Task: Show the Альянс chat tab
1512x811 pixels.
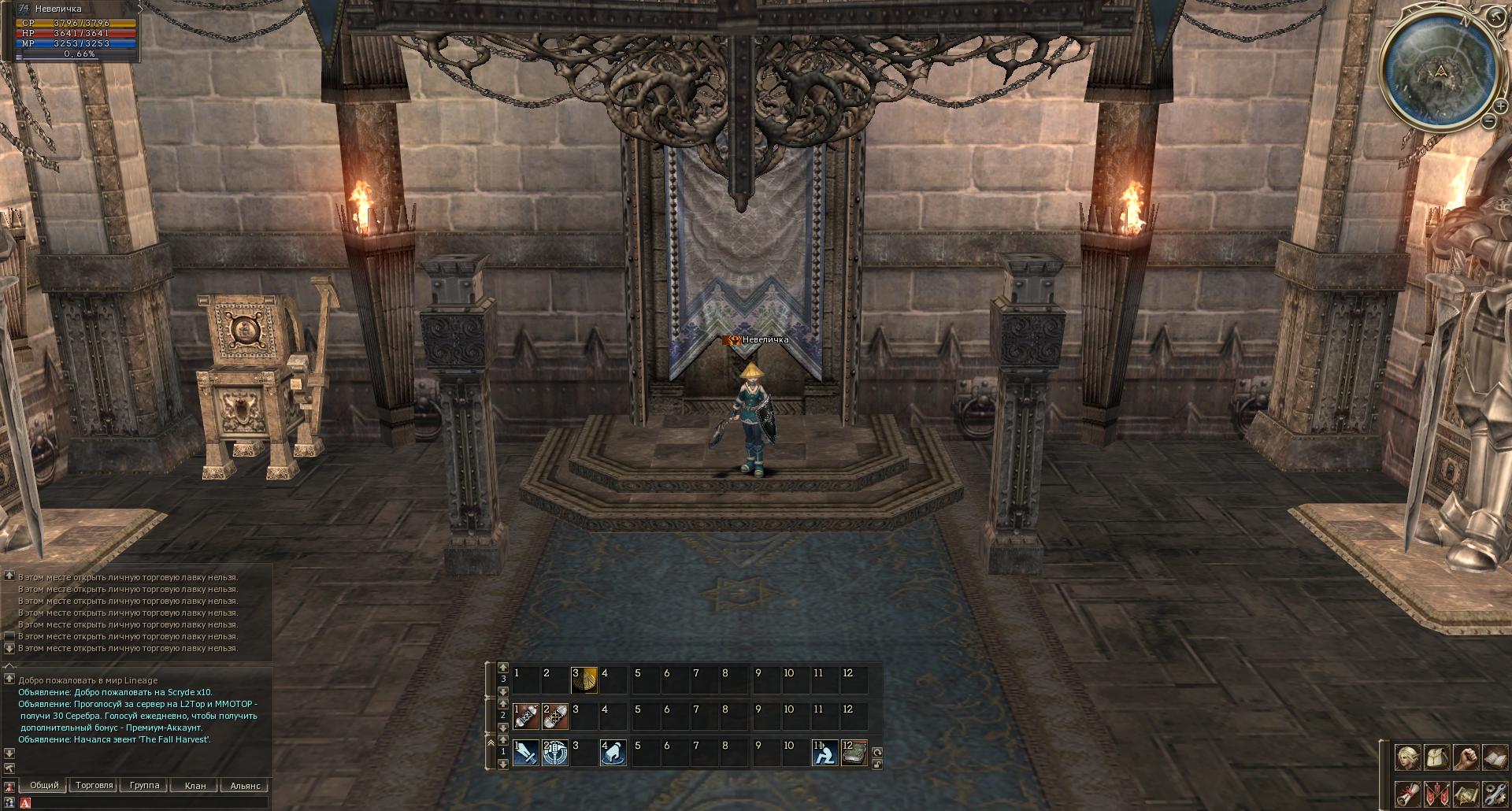Action: [245, 785]
